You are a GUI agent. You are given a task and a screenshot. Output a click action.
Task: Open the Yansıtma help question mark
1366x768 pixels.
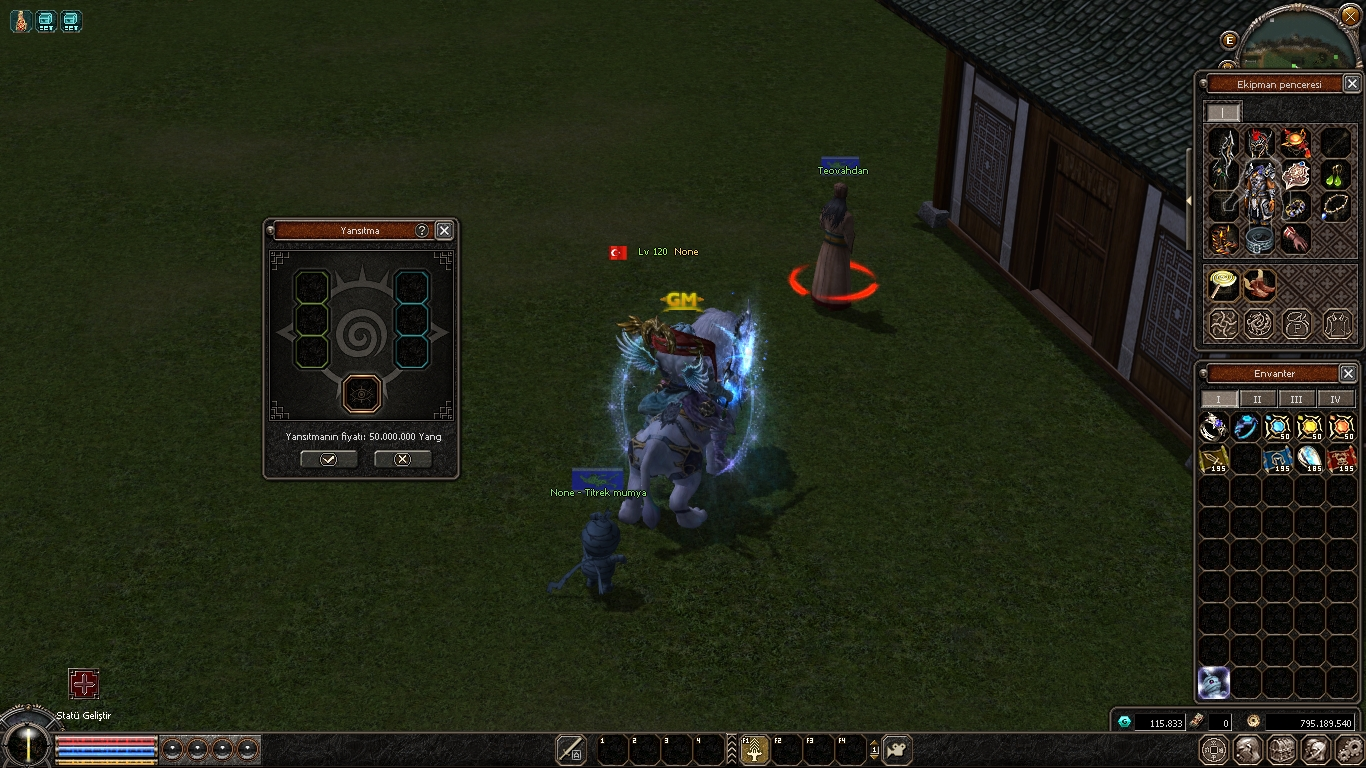tap(422, 231)
